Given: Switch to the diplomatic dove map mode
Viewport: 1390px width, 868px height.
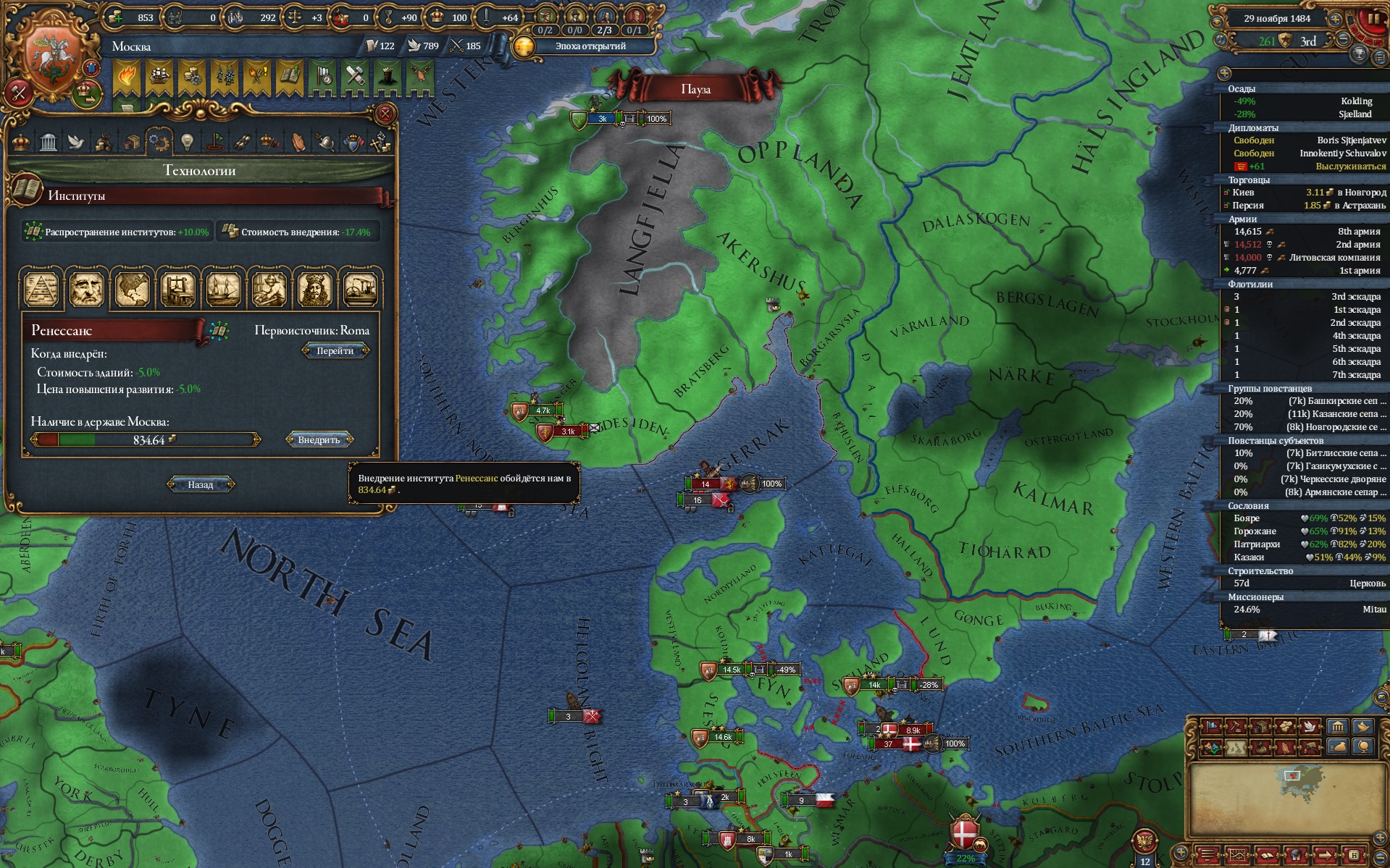Looking at the screenshot, I should click(x=1310, y=726).
